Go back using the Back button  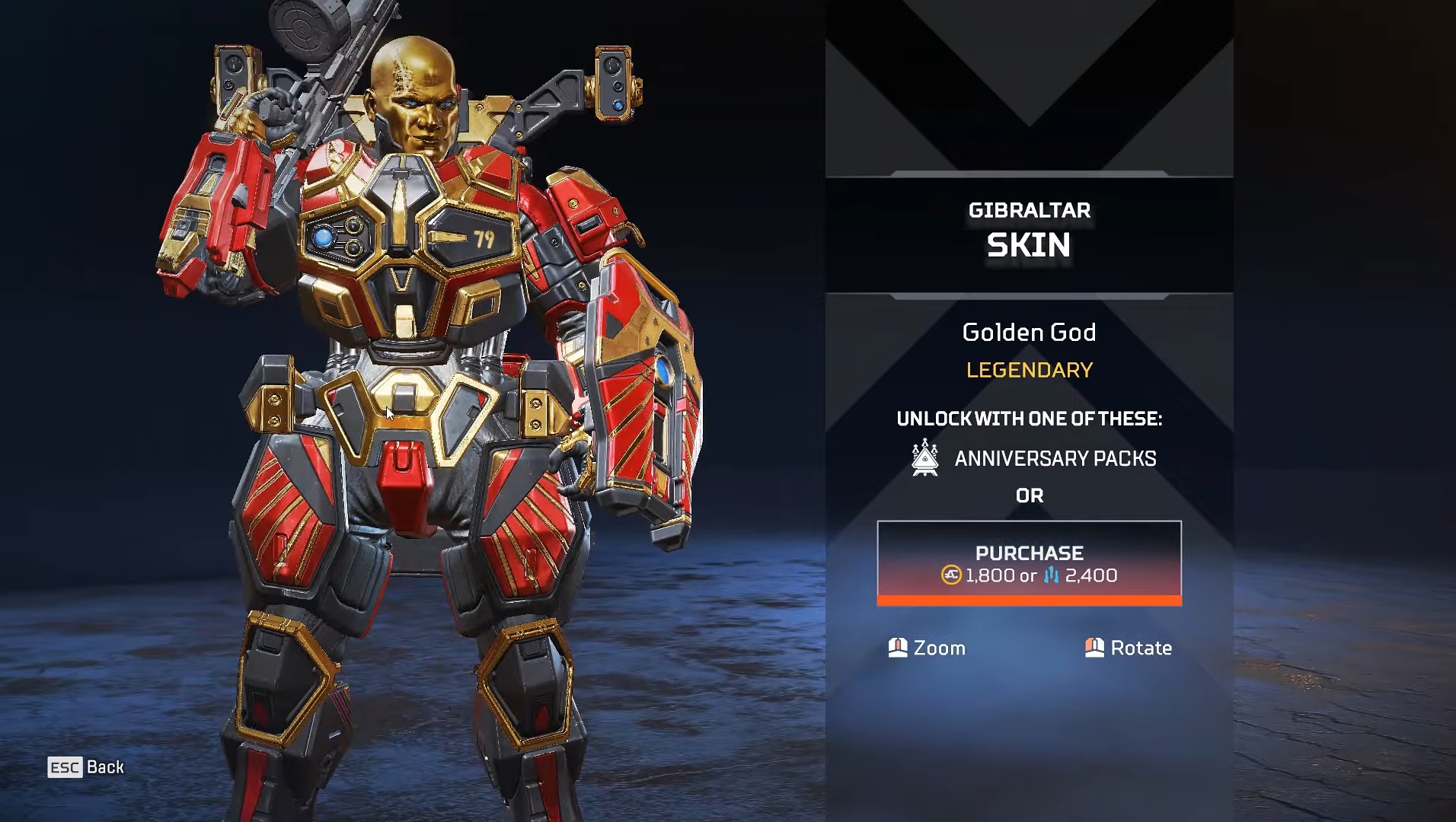point(86,767)
